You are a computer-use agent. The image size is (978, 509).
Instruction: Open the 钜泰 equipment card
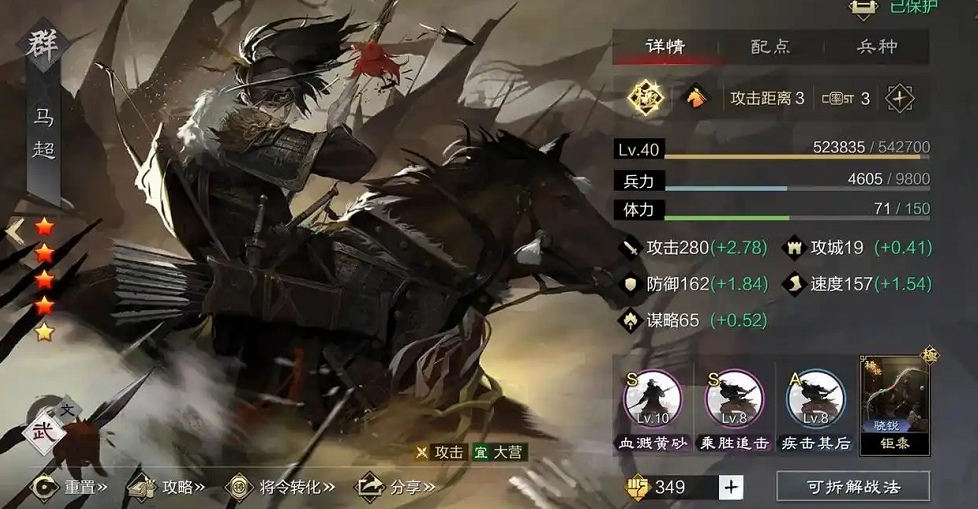pos(895,405)
